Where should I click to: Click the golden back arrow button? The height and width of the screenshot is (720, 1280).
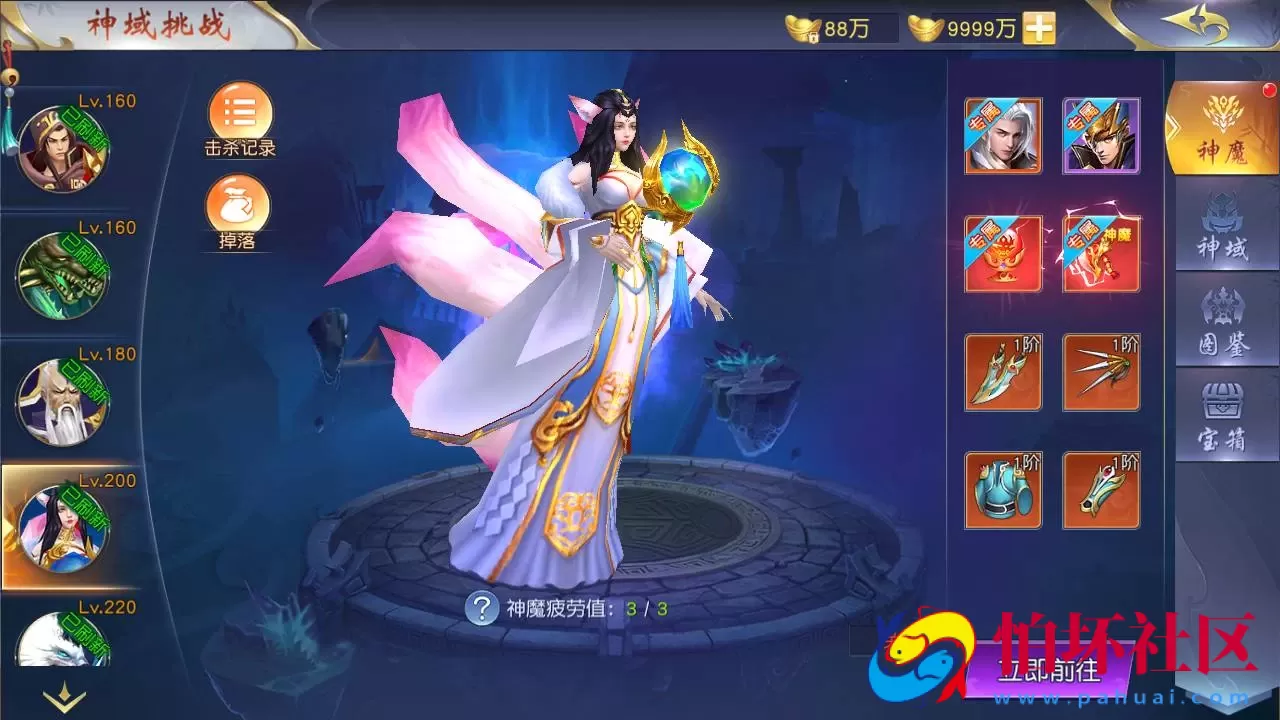[1194, 25]
